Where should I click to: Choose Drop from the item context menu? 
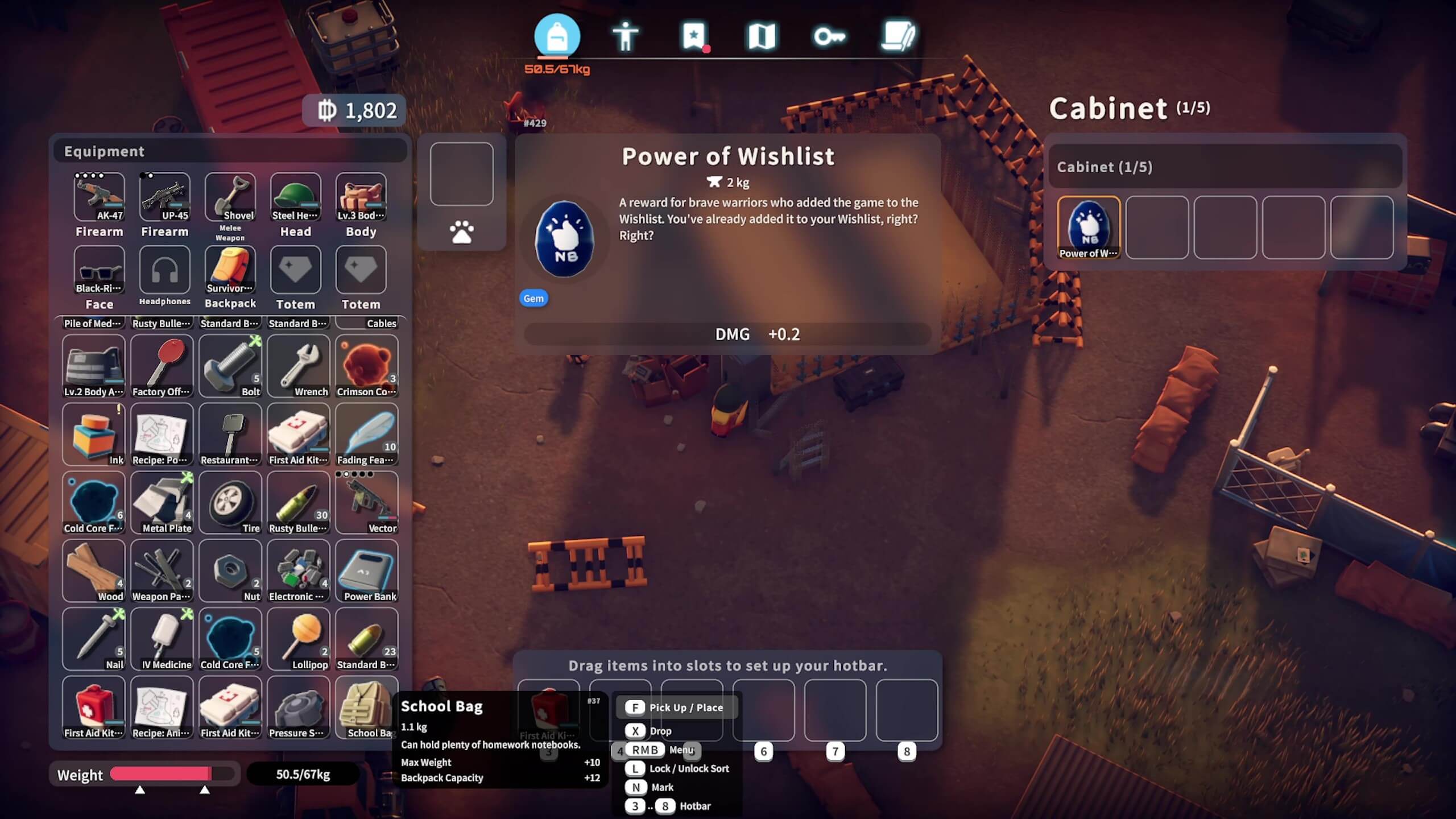660,731
